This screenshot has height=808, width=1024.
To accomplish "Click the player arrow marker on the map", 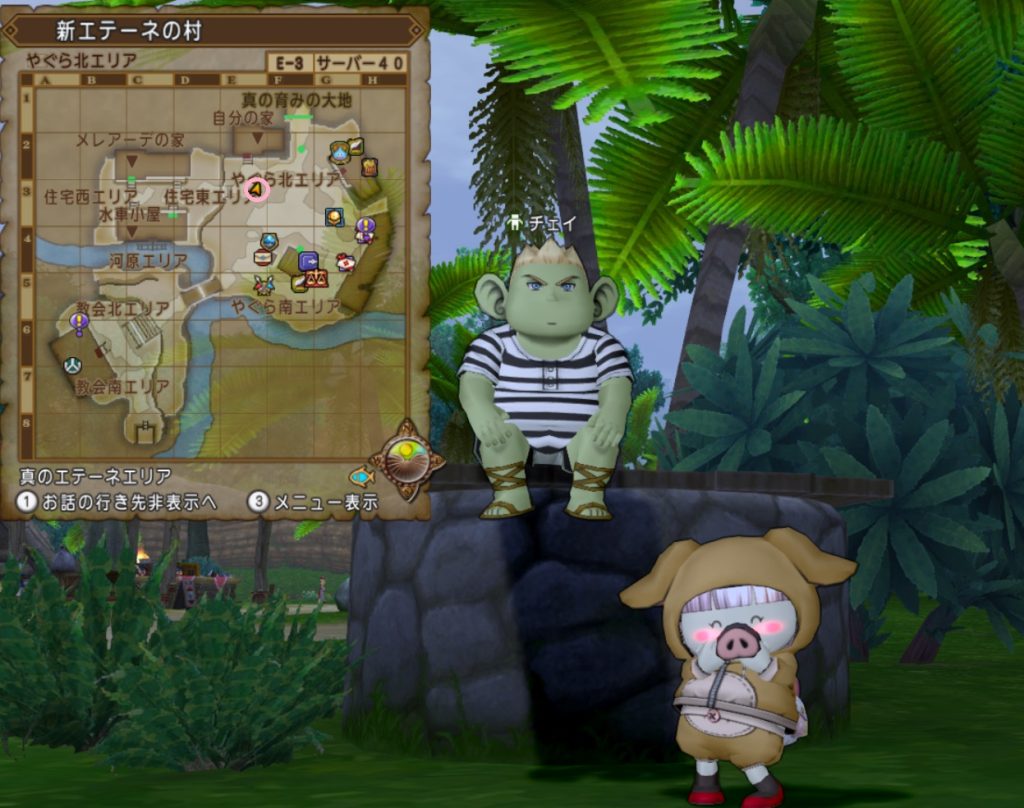I will tap(257, 189).
